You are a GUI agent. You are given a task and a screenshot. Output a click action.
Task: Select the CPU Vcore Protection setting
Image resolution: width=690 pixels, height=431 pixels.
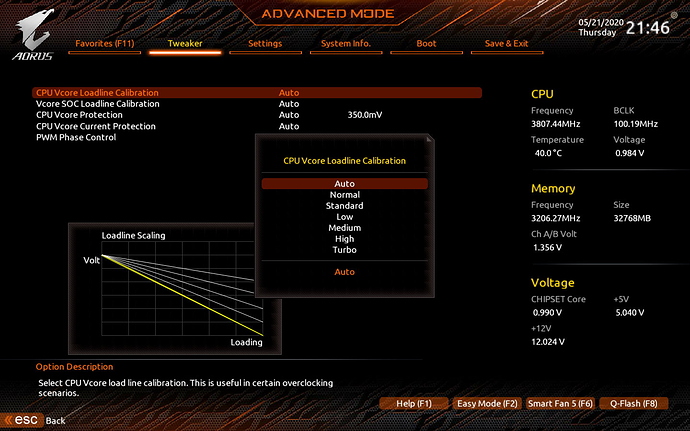point(84,115)
